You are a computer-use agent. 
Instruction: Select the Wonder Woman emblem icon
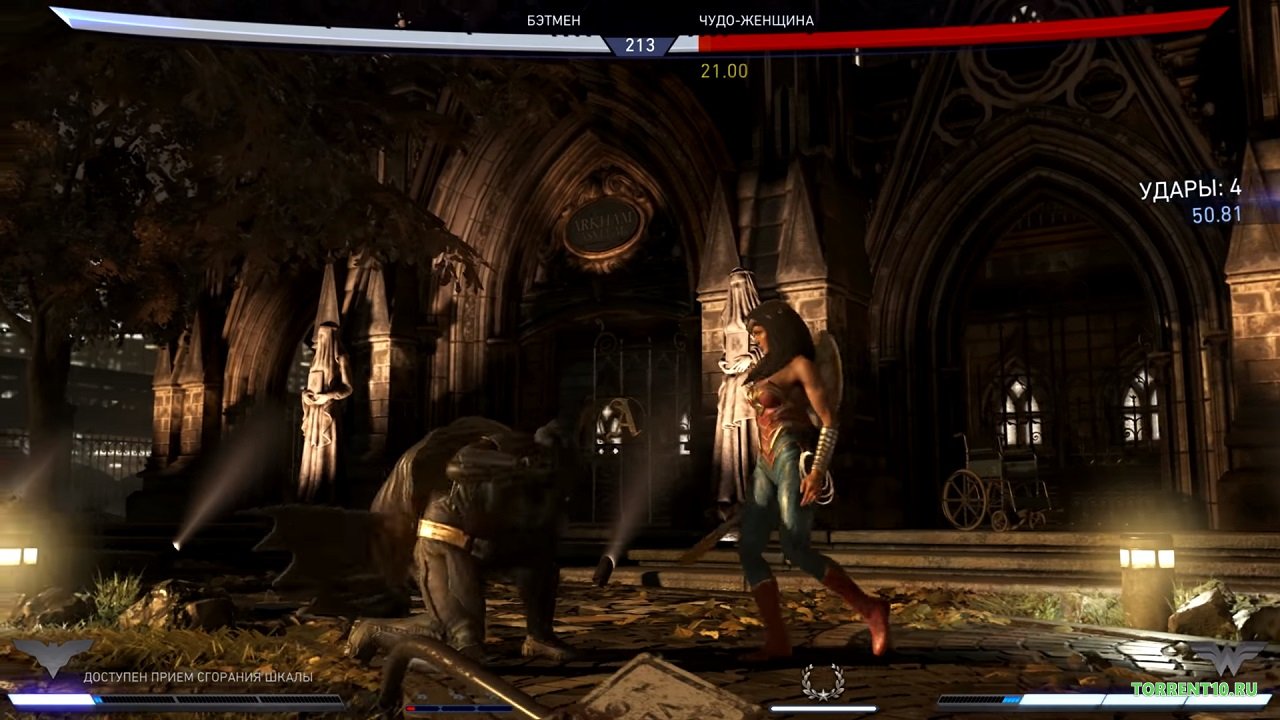[x=1229, y=657]
